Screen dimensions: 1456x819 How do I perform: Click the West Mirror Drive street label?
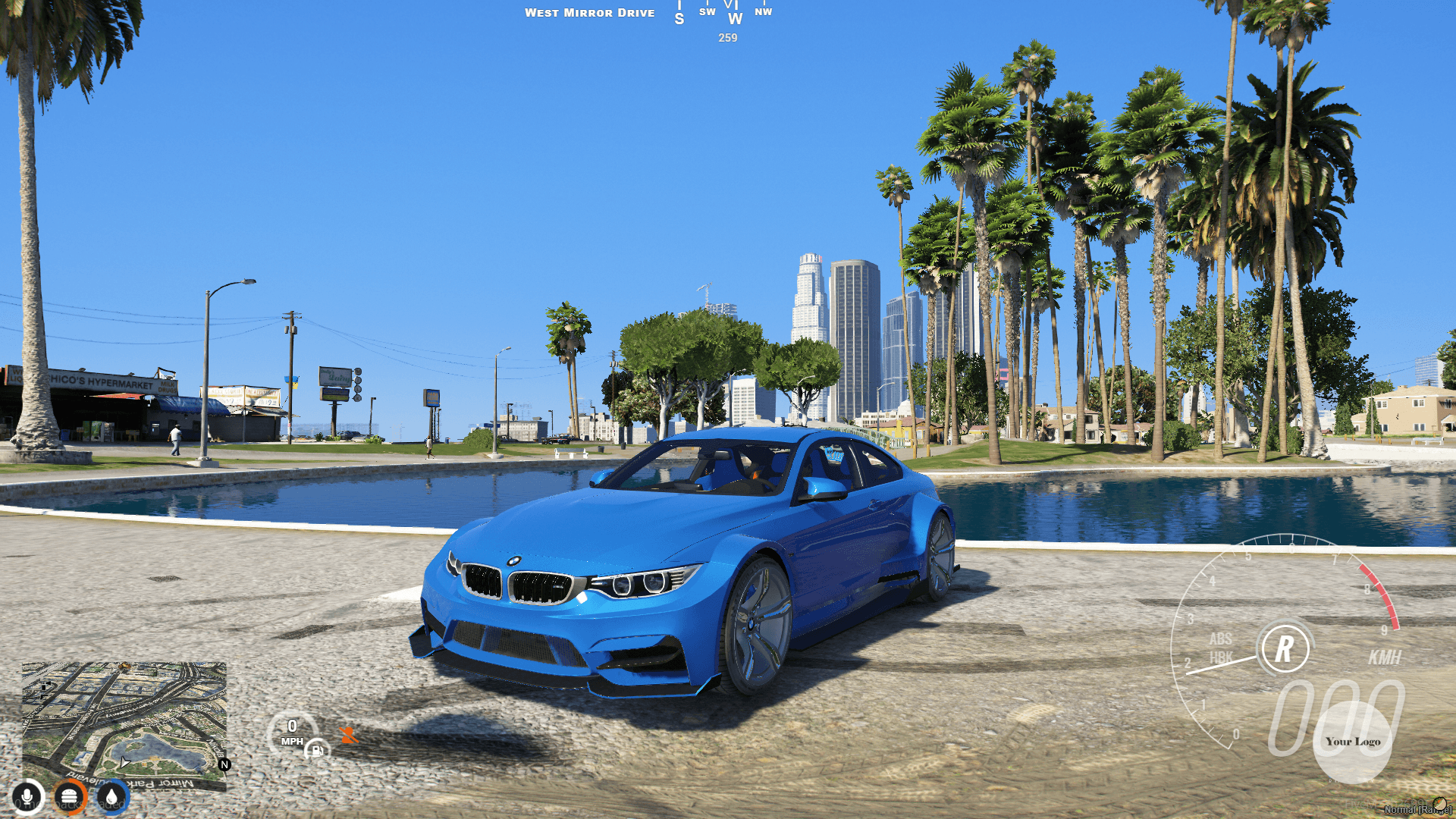pos(591,12)
